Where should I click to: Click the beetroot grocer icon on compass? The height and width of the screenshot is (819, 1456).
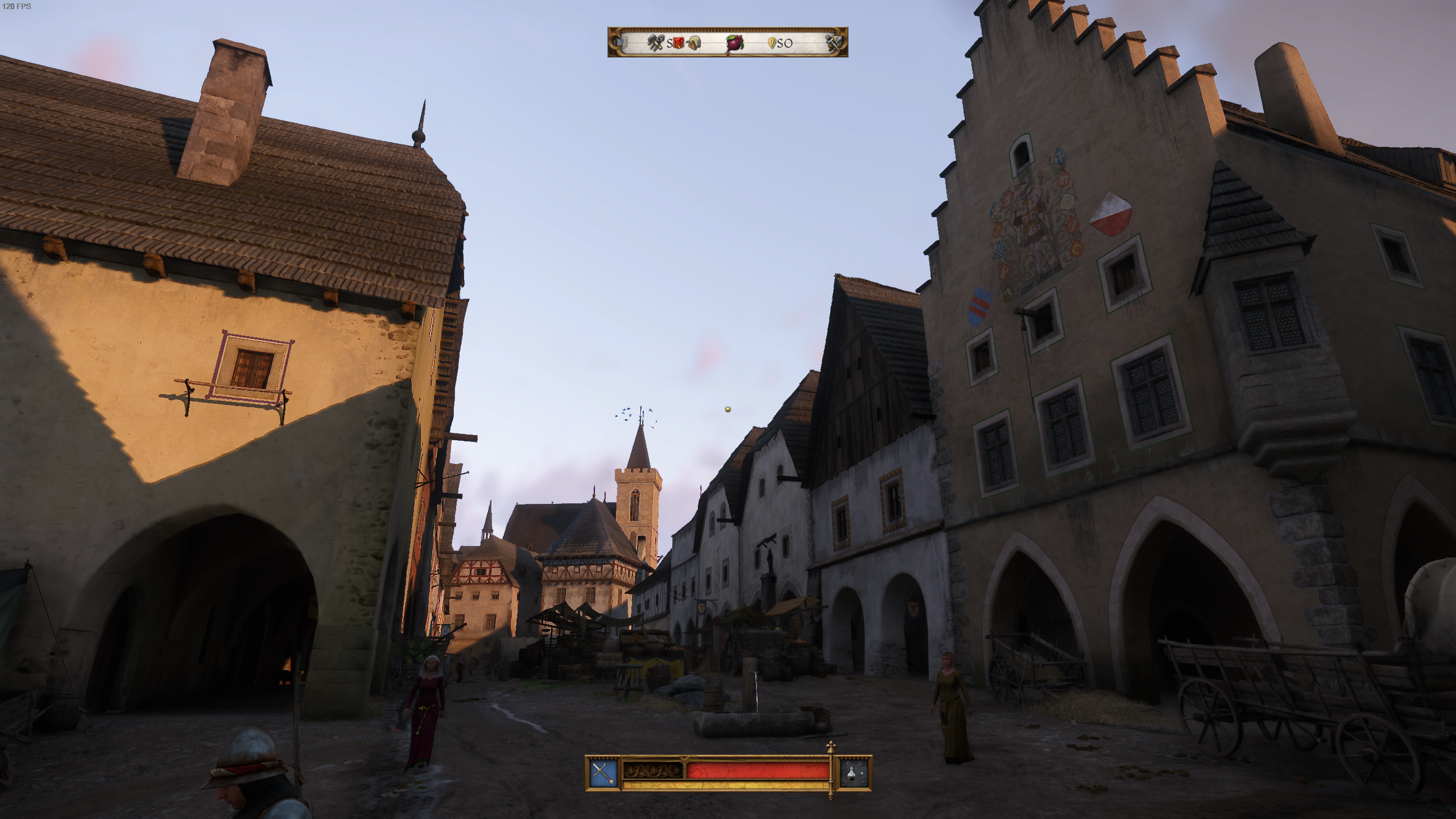(735, 44)
